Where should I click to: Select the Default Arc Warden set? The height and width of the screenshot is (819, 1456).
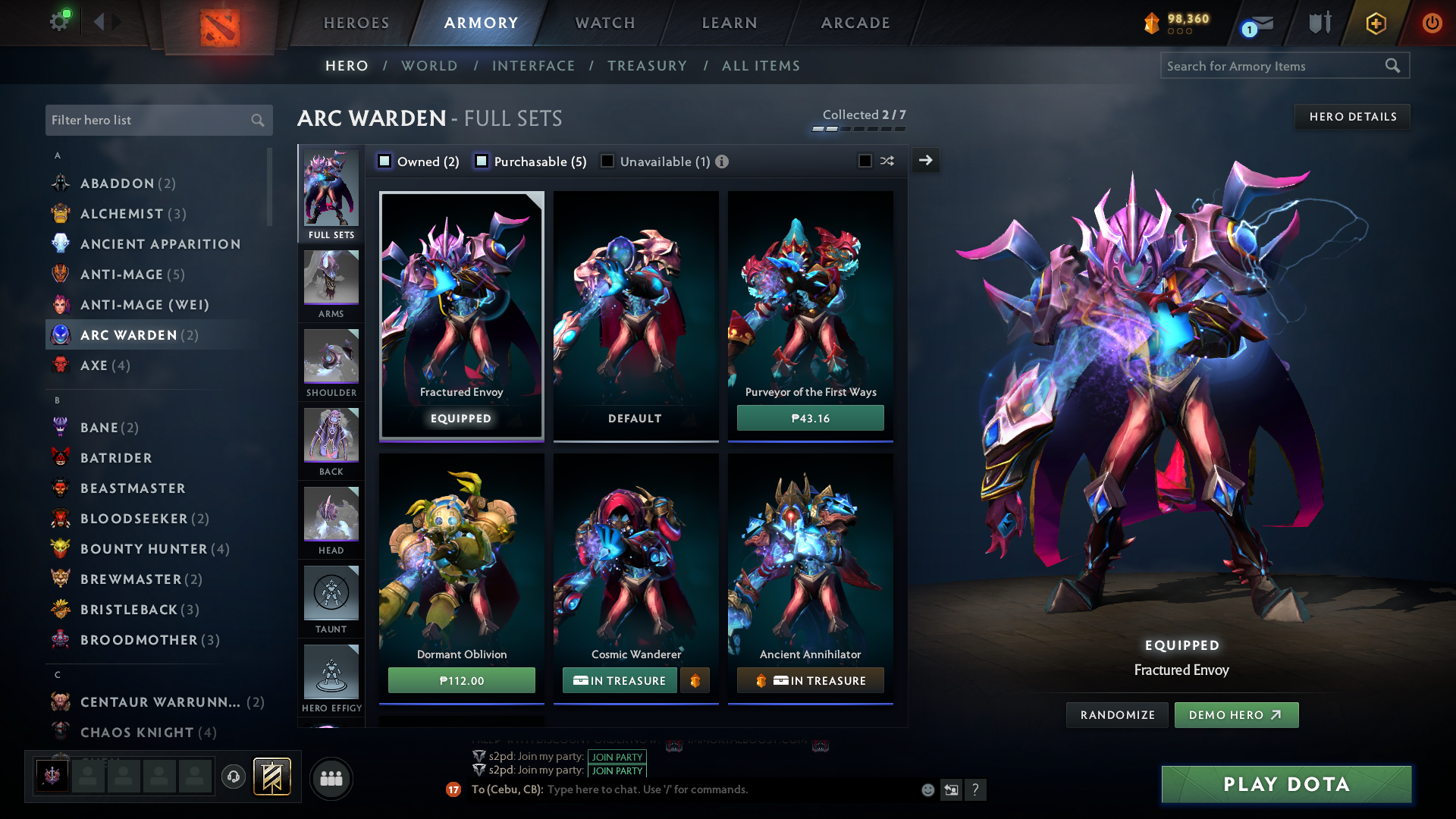(635, 315)
